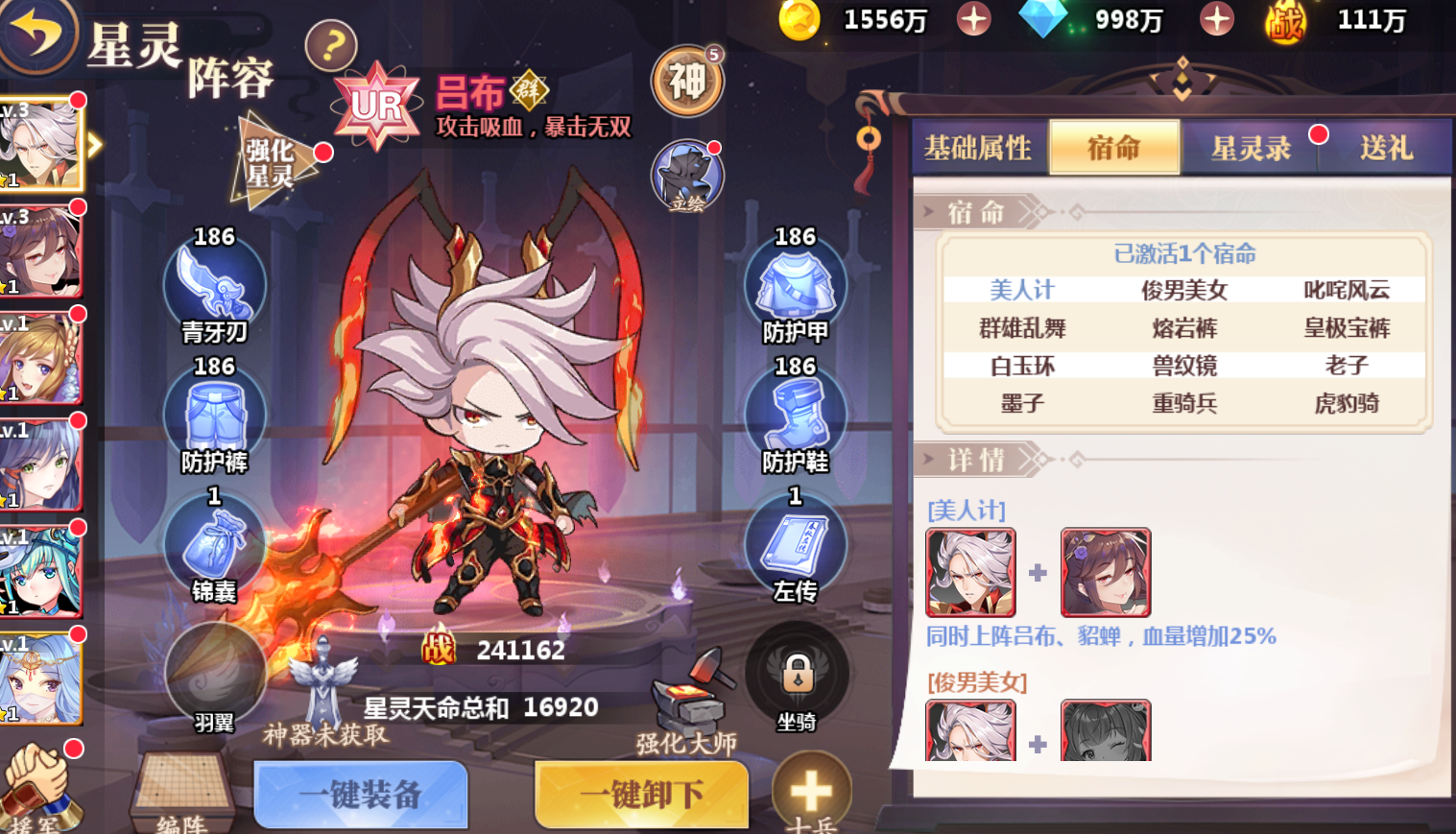Click the 防护鞋 equipment slot
Viewport: 1456px width, 834px height.
(795, 415)
